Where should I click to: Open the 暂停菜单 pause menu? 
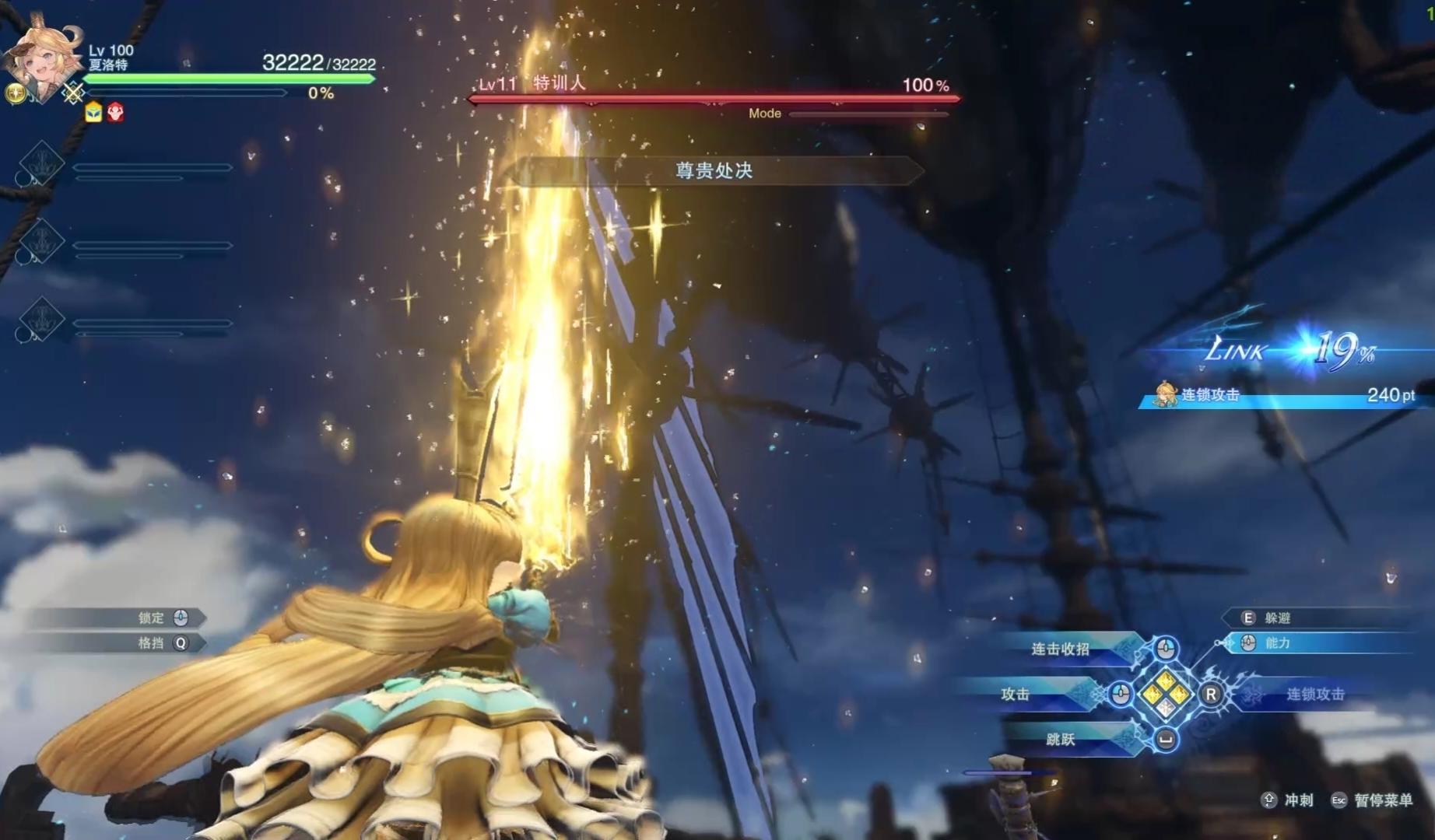pos(1382,800)
